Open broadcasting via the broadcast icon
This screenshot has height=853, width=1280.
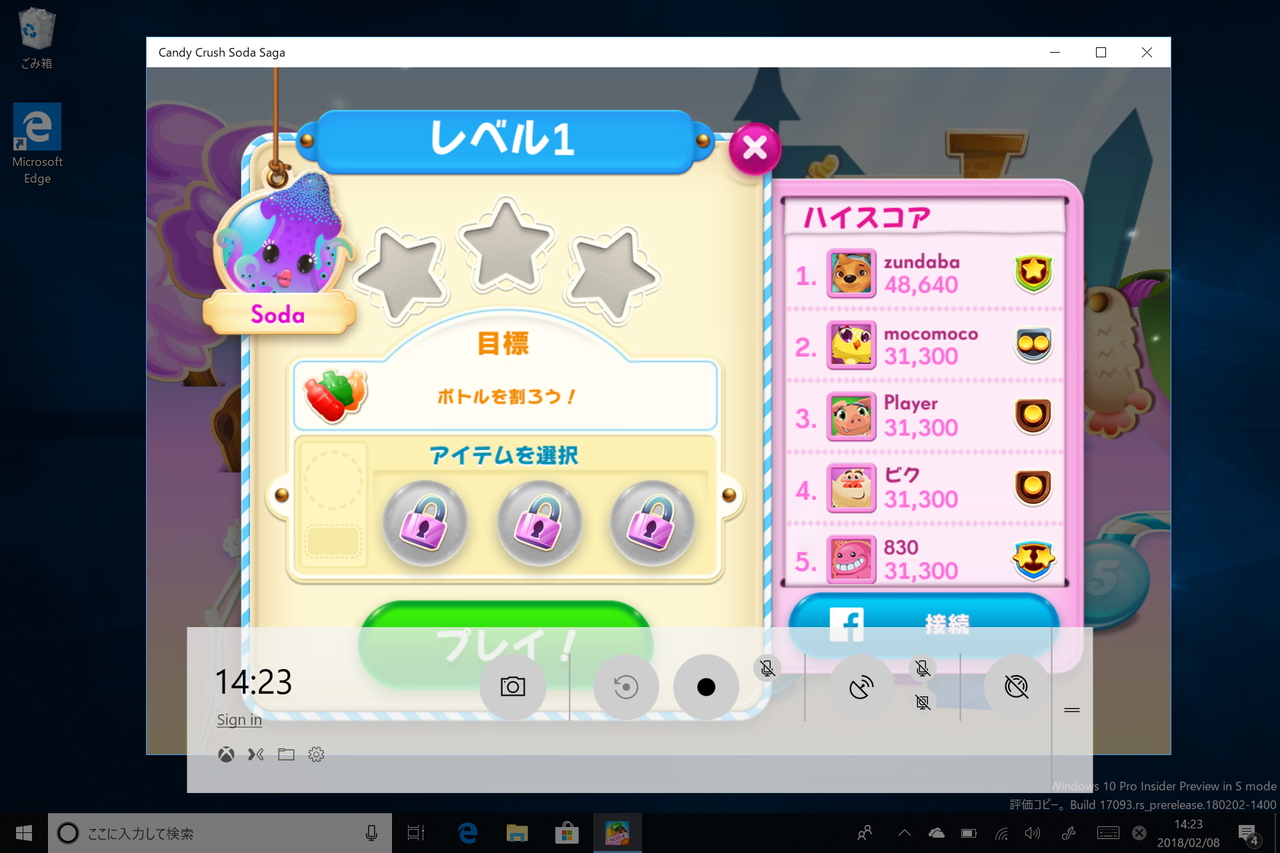tap(861, 686)
